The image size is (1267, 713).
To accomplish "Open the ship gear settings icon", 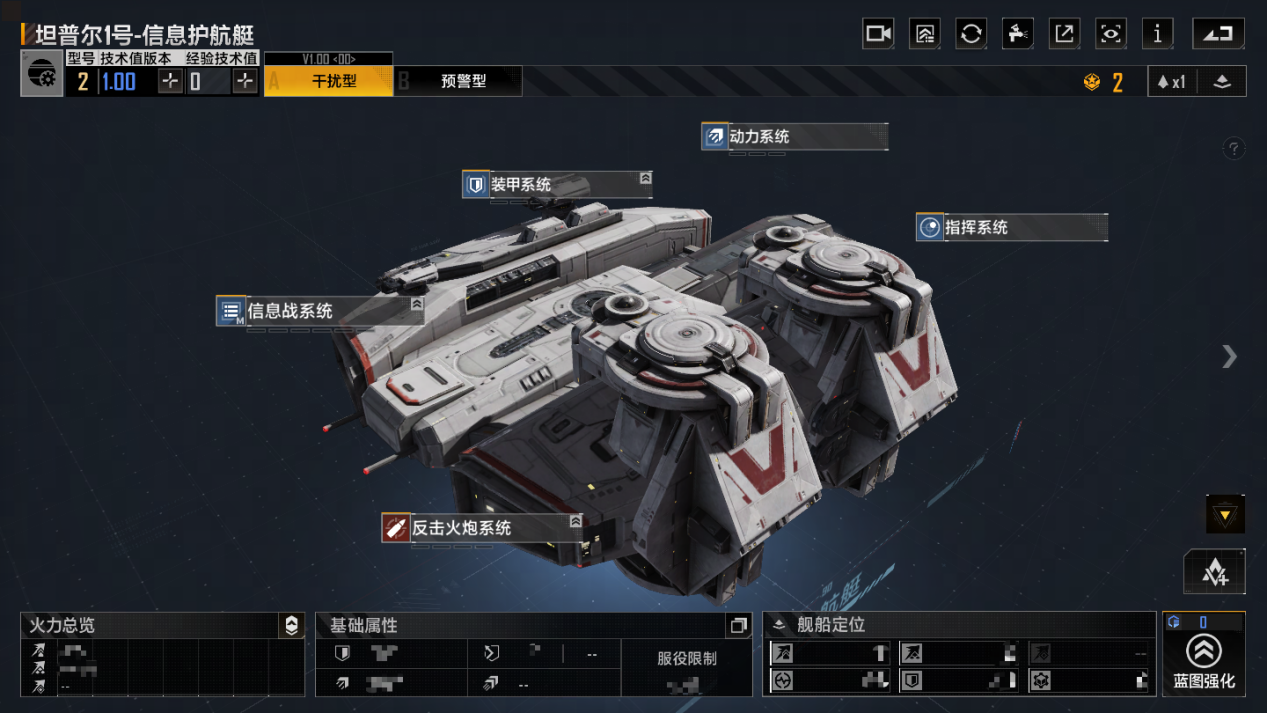I will click(42, 75).
